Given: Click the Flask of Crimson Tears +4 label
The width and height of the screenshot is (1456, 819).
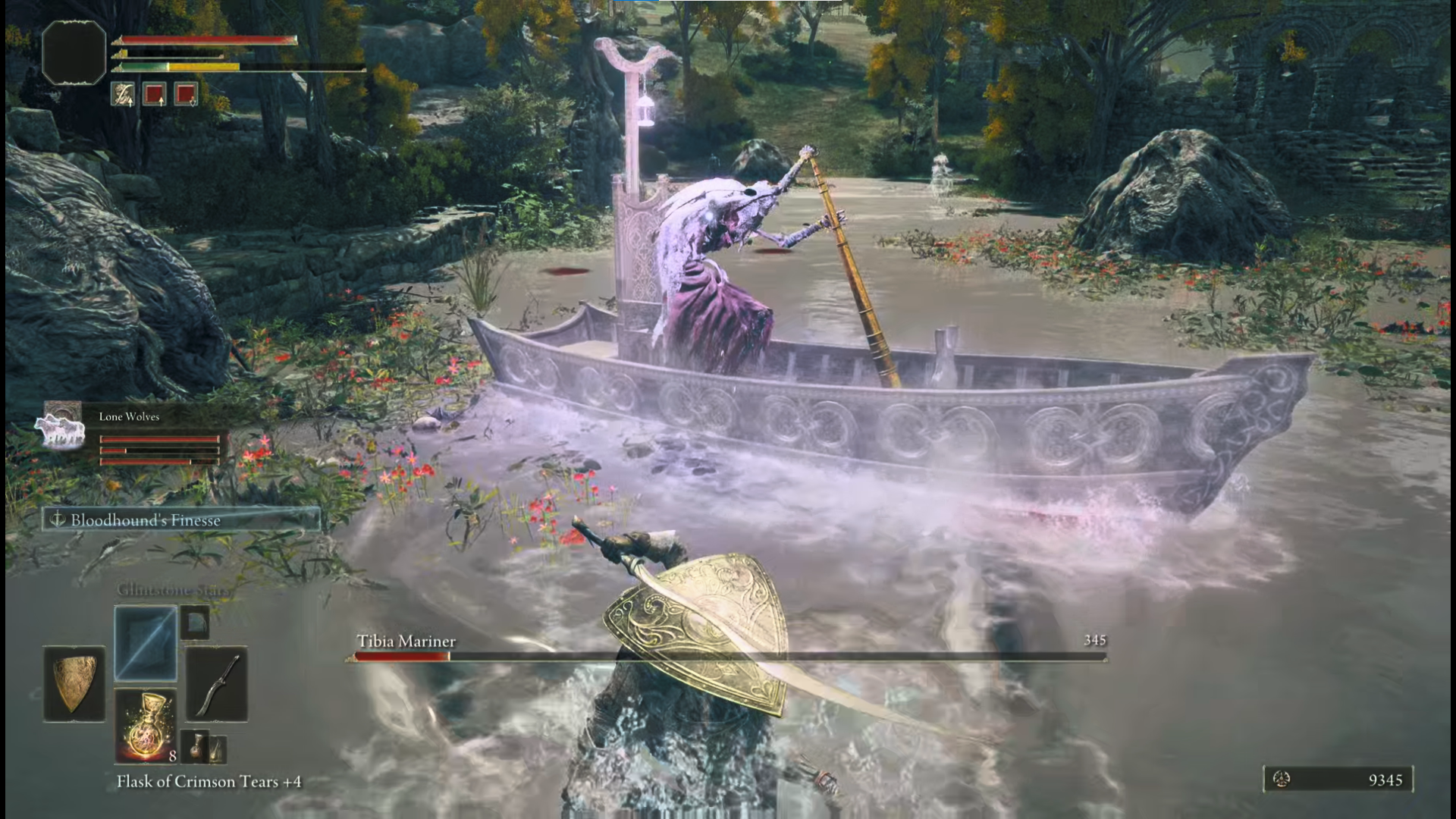Looking at the screenshot, I should (210, 781).
